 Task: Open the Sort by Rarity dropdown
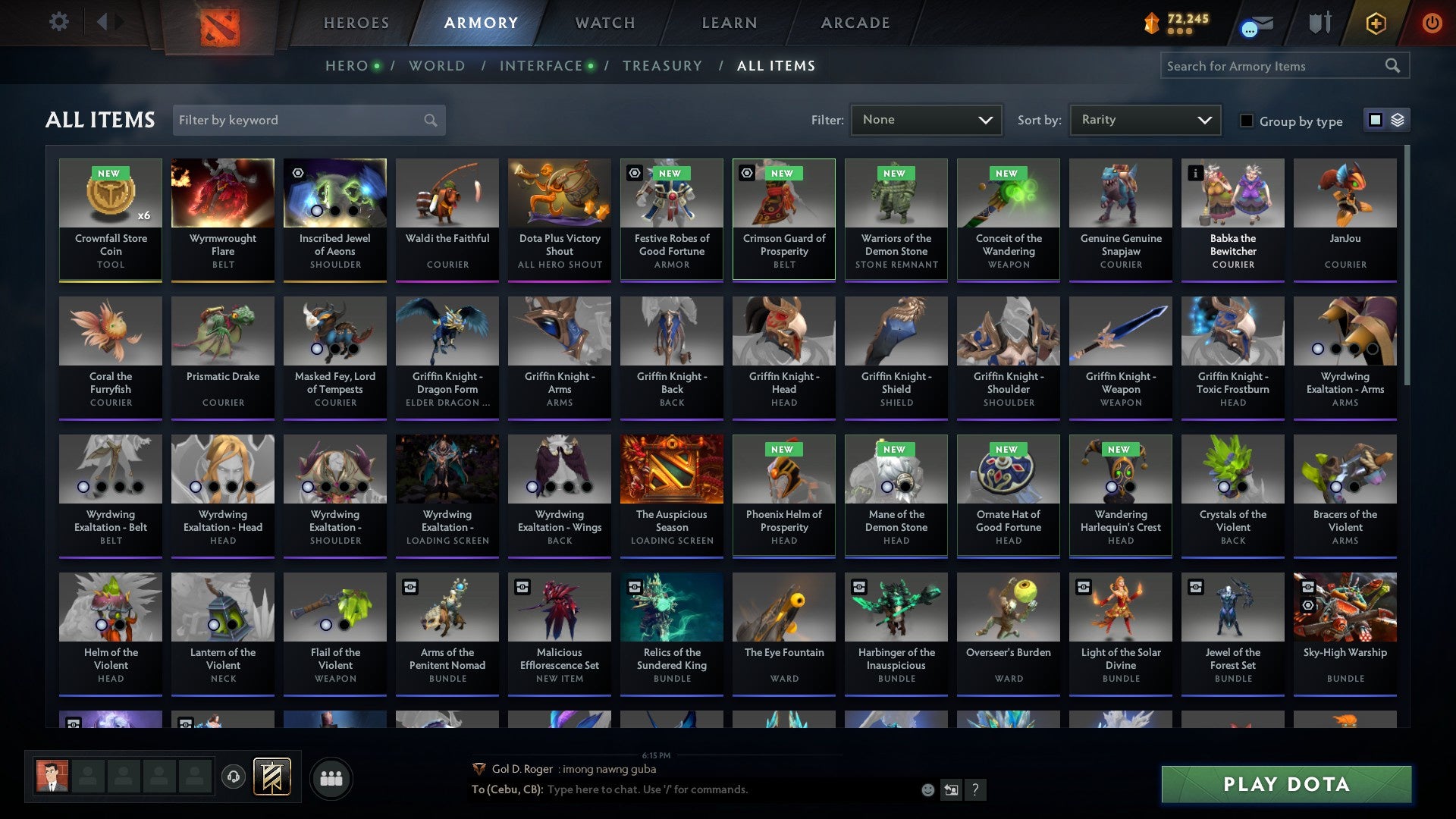pos(1144,119)
